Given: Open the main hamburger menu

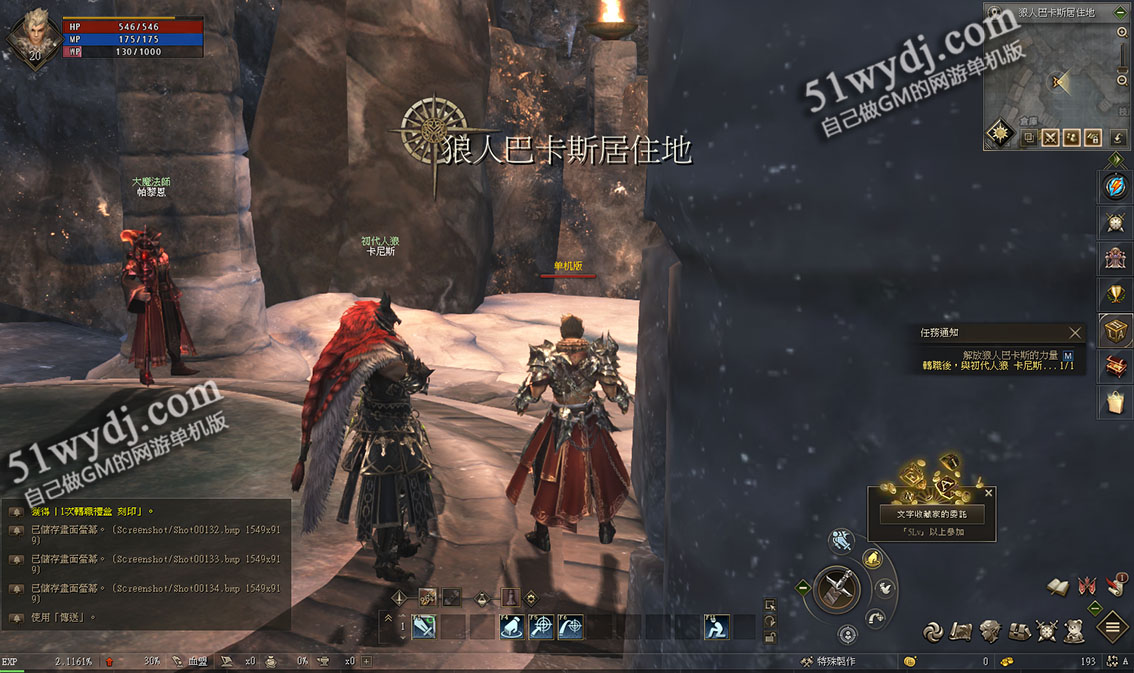Looking at the screenshot, I should tap(1113, 628).
